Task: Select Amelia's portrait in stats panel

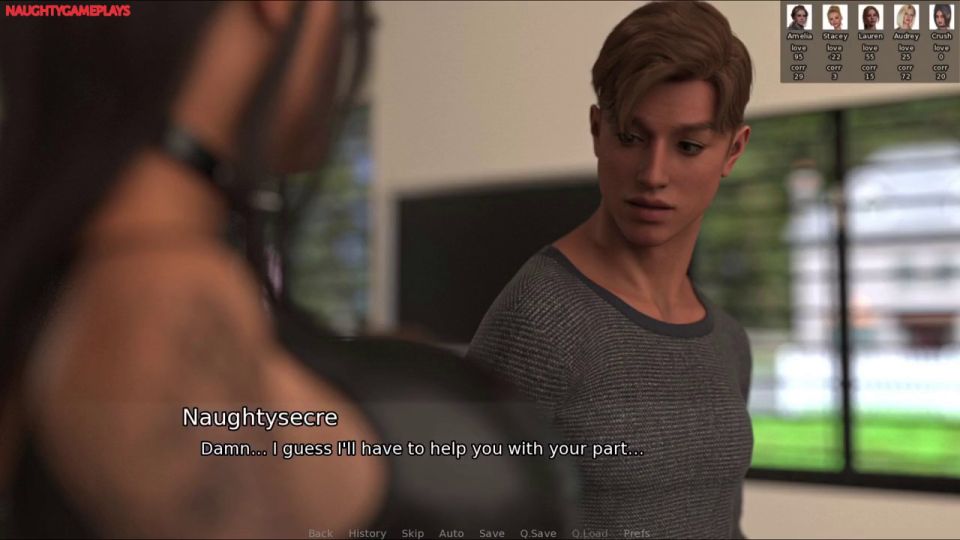Action: click(798, 17)
